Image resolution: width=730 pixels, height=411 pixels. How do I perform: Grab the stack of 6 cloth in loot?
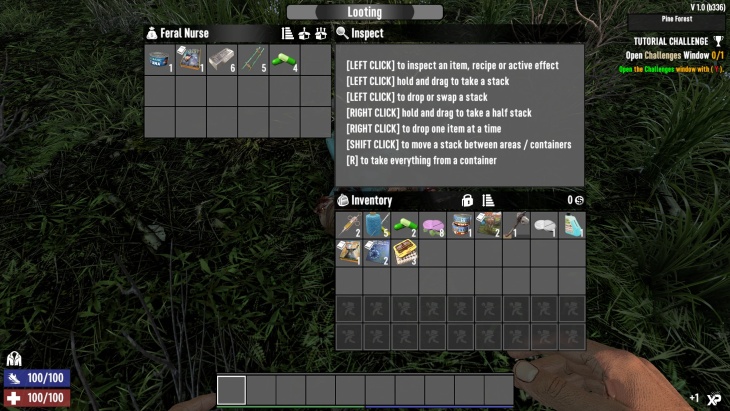coord(222,60)
